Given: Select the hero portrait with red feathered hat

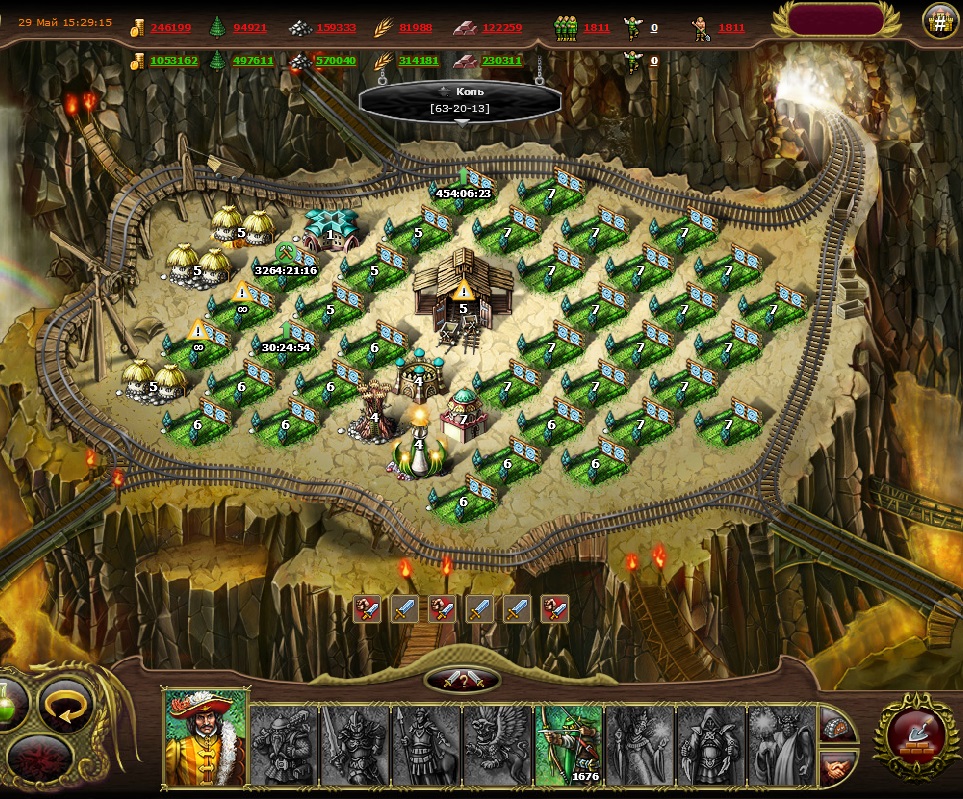Looking at the screenshot, I should point(205,737).
